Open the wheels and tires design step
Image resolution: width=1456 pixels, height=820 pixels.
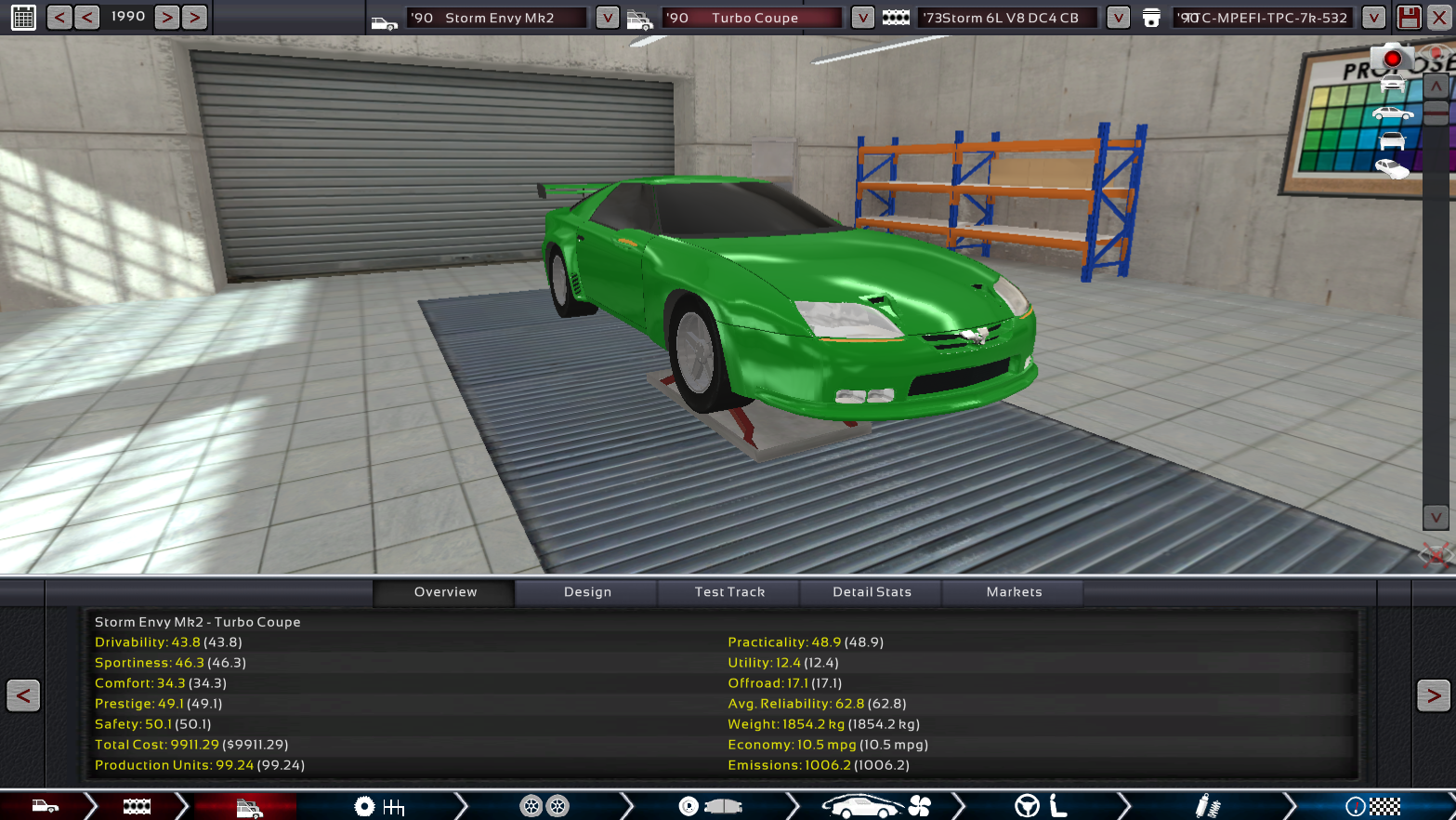(544, 806)
